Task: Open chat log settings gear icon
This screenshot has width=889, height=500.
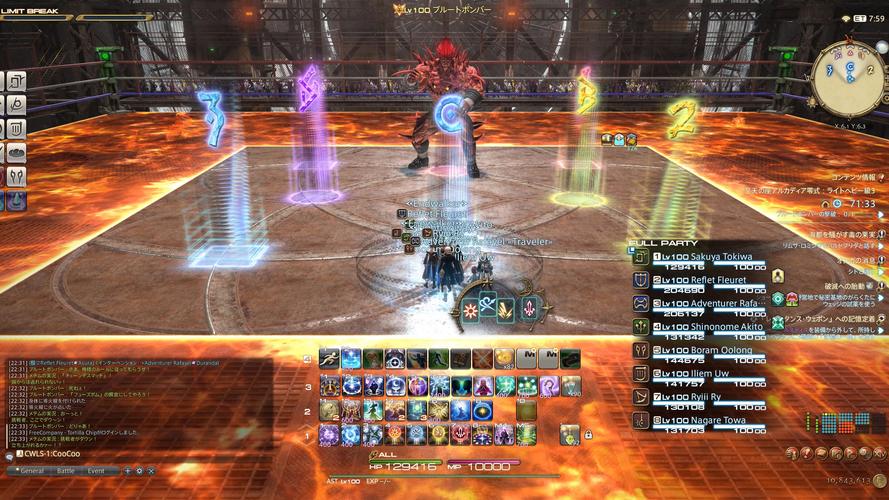Action: point(139,470)
